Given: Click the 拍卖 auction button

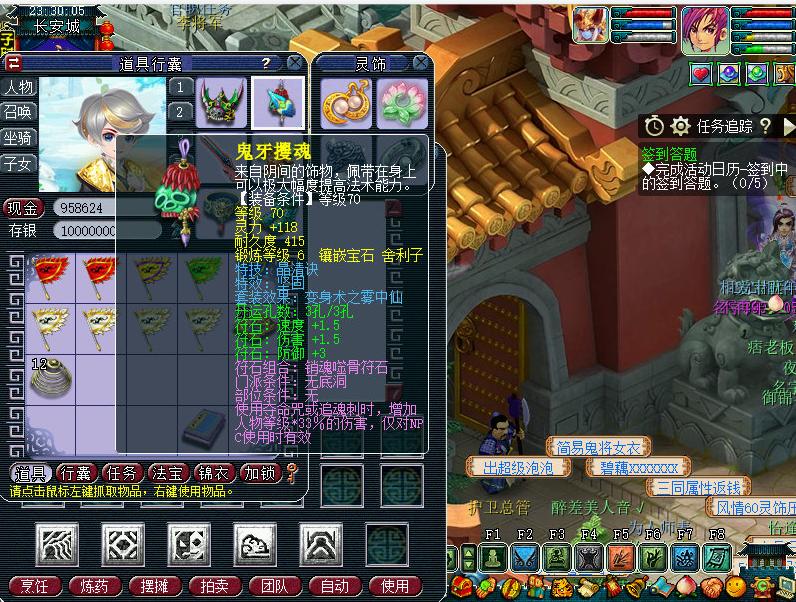Looking at the screenshot, I should point(215,586).
